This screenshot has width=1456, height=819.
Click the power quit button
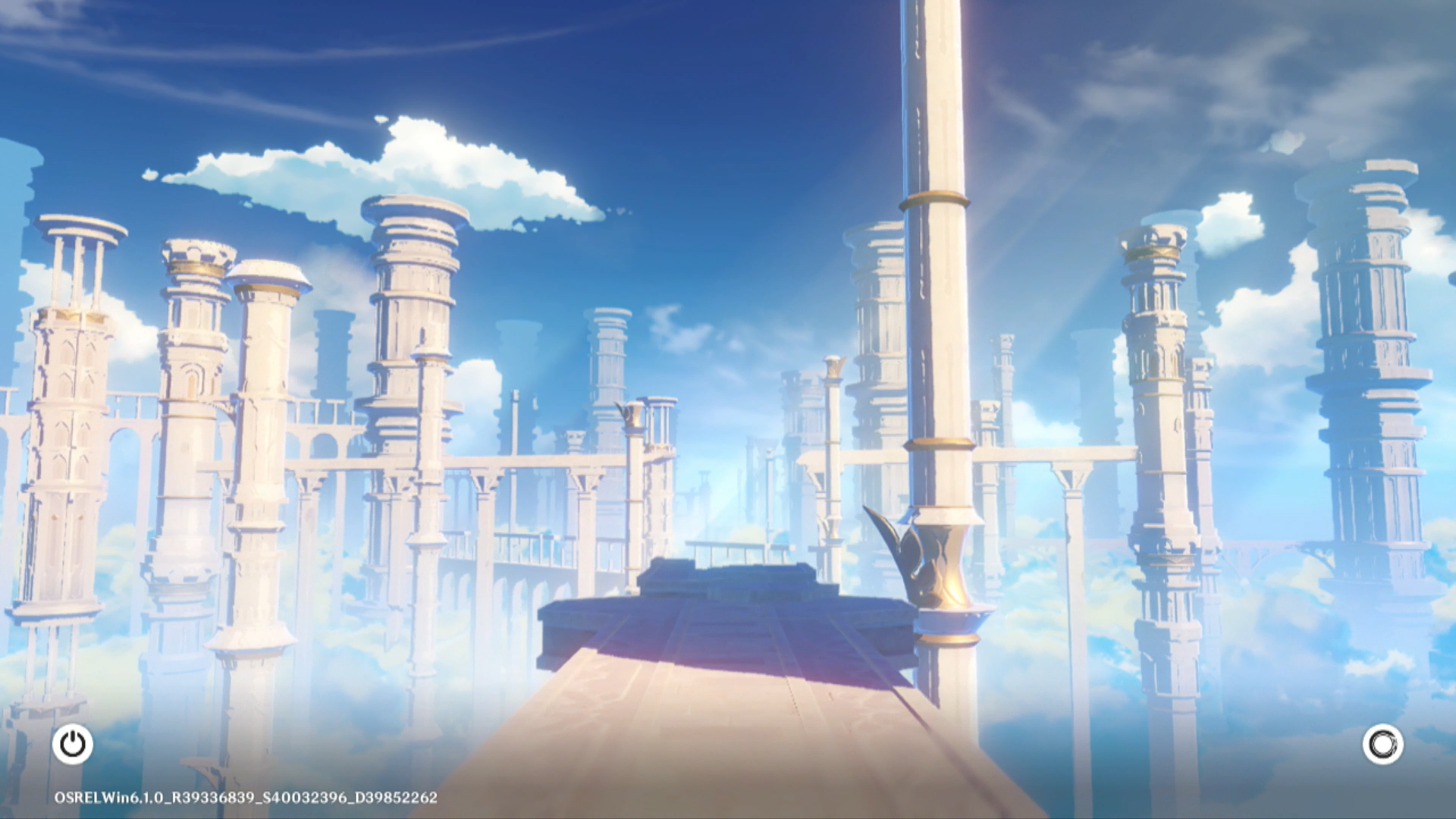pyautogui.click(x=73, y=744)
